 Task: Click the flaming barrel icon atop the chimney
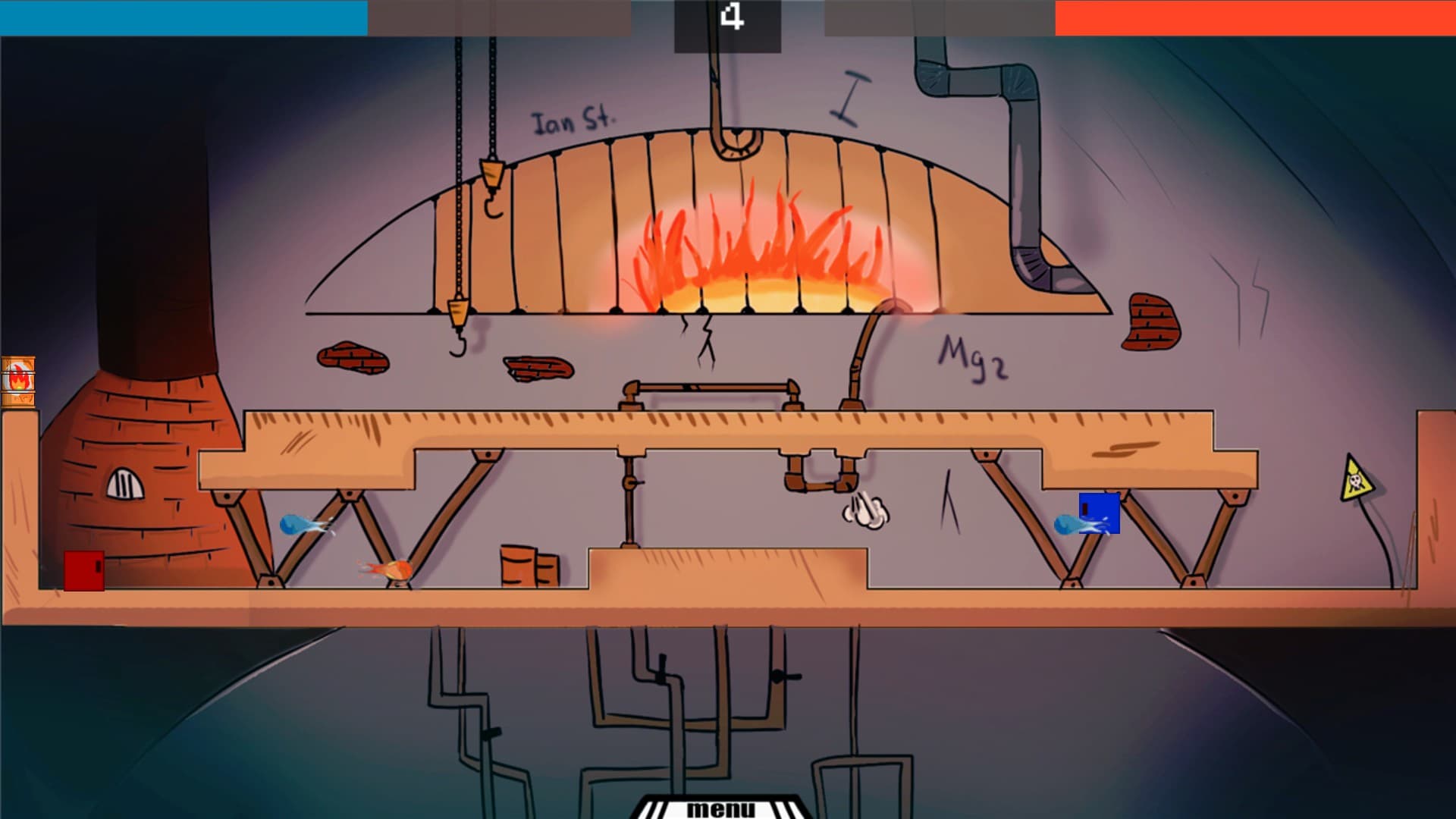tap(17, 379)
